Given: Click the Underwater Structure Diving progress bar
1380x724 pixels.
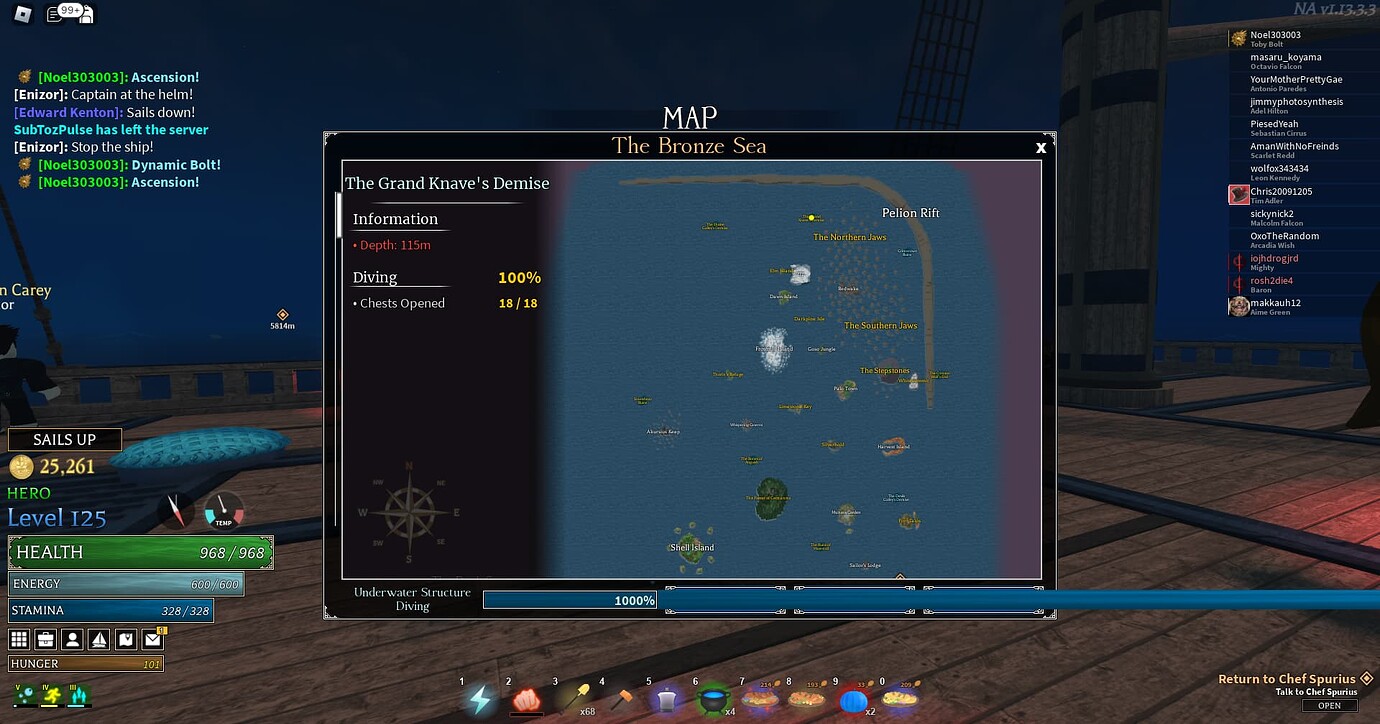Looking at the screenshot, I should (x=570, y=599).
